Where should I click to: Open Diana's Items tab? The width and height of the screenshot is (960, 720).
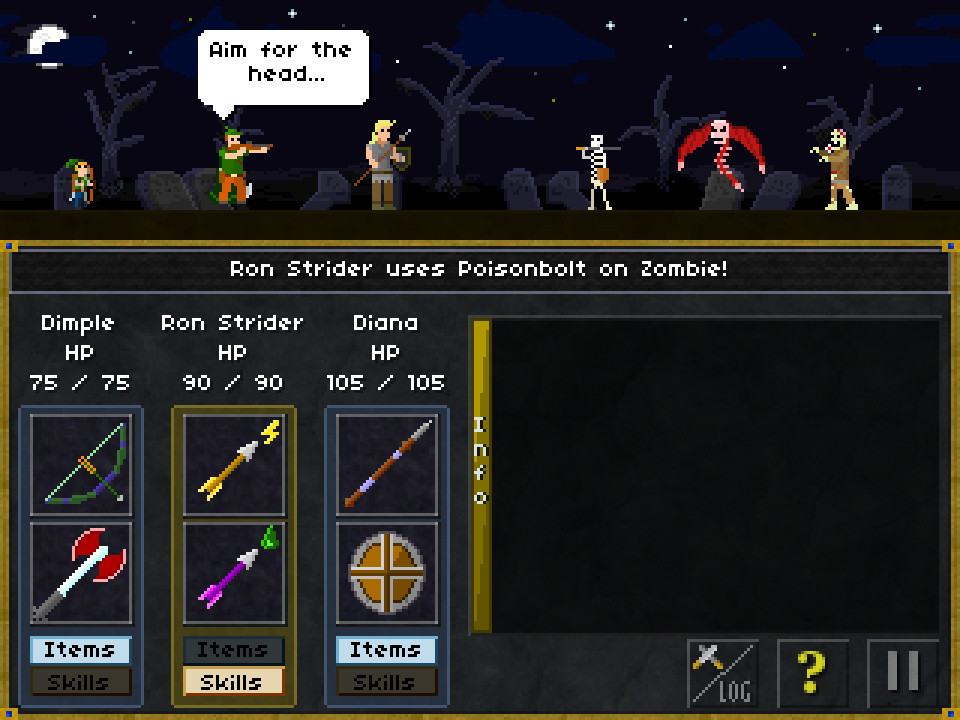[x=387, y=650]
